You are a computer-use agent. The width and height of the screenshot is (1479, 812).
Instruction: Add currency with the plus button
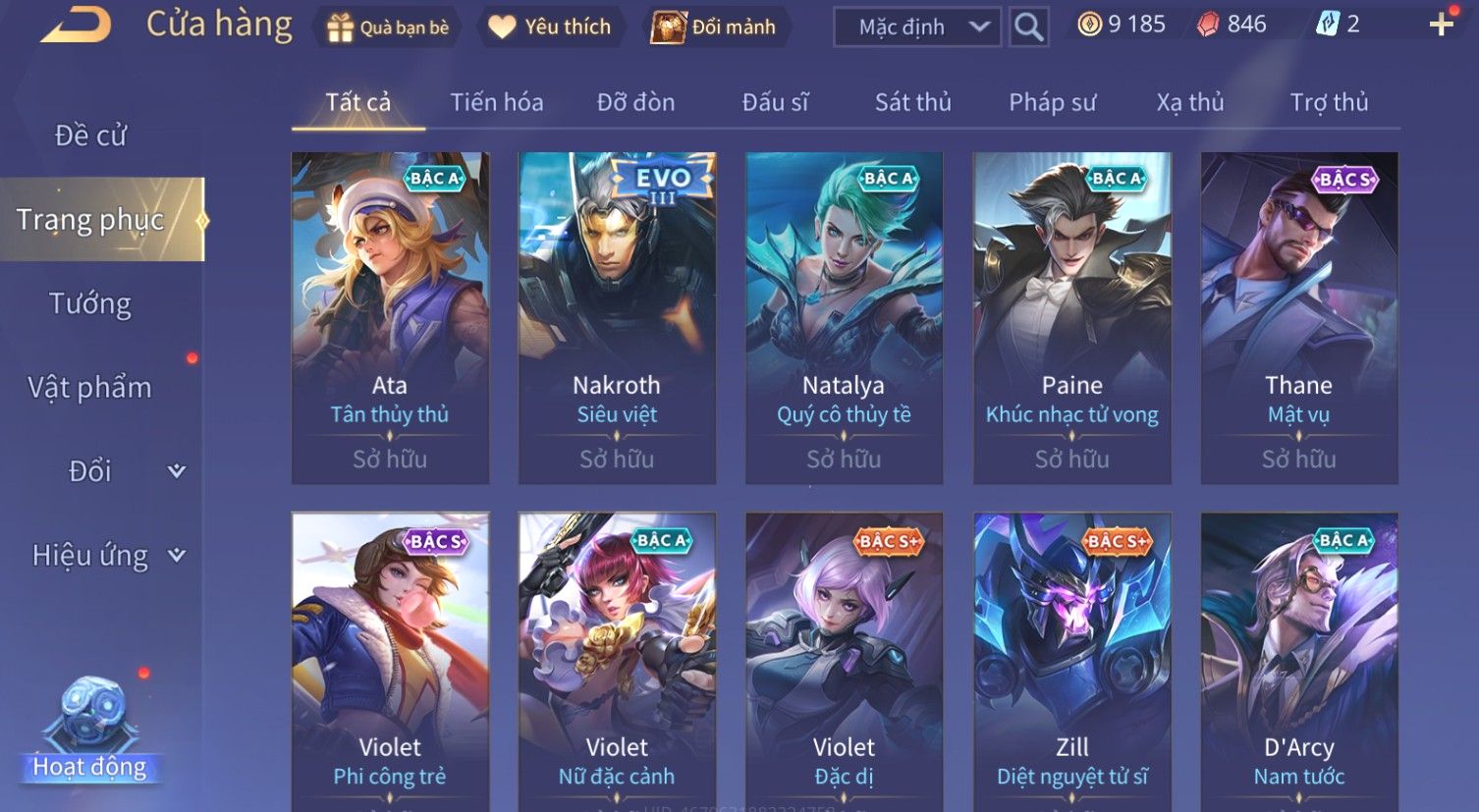point(1440,25)
